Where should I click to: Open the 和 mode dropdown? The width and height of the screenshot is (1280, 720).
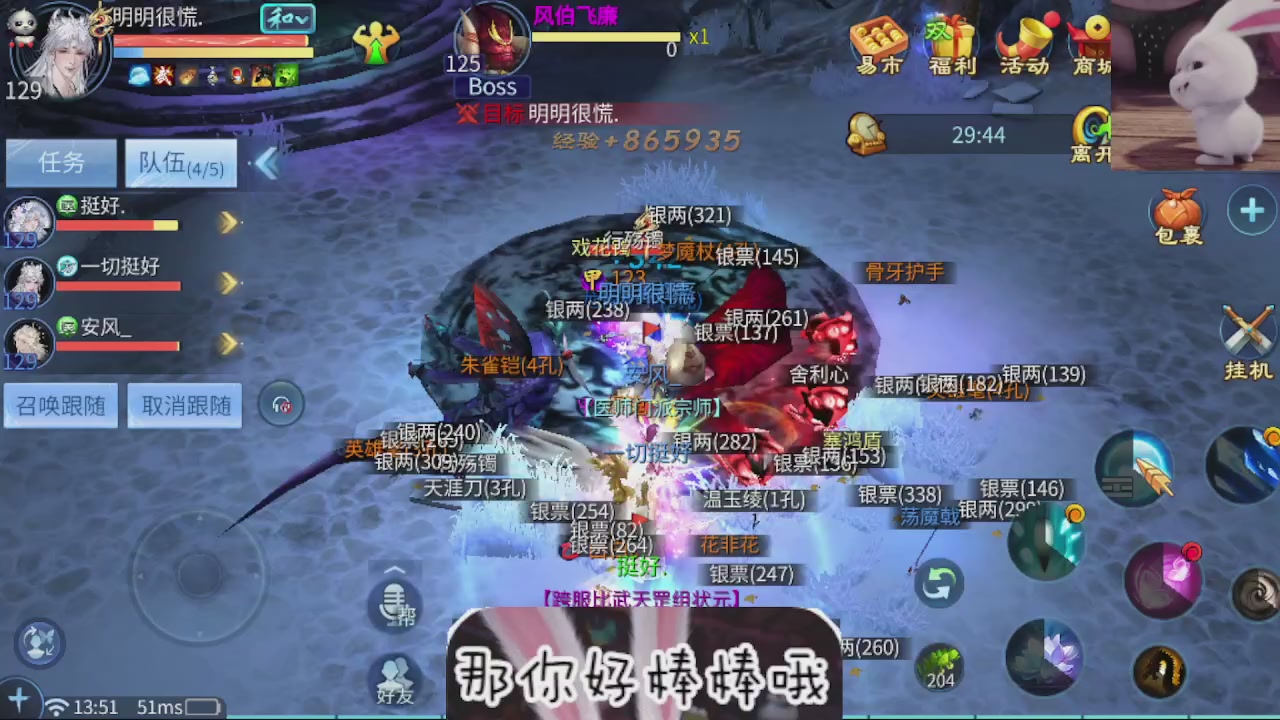pyautogui.click(x=287, y=19)
